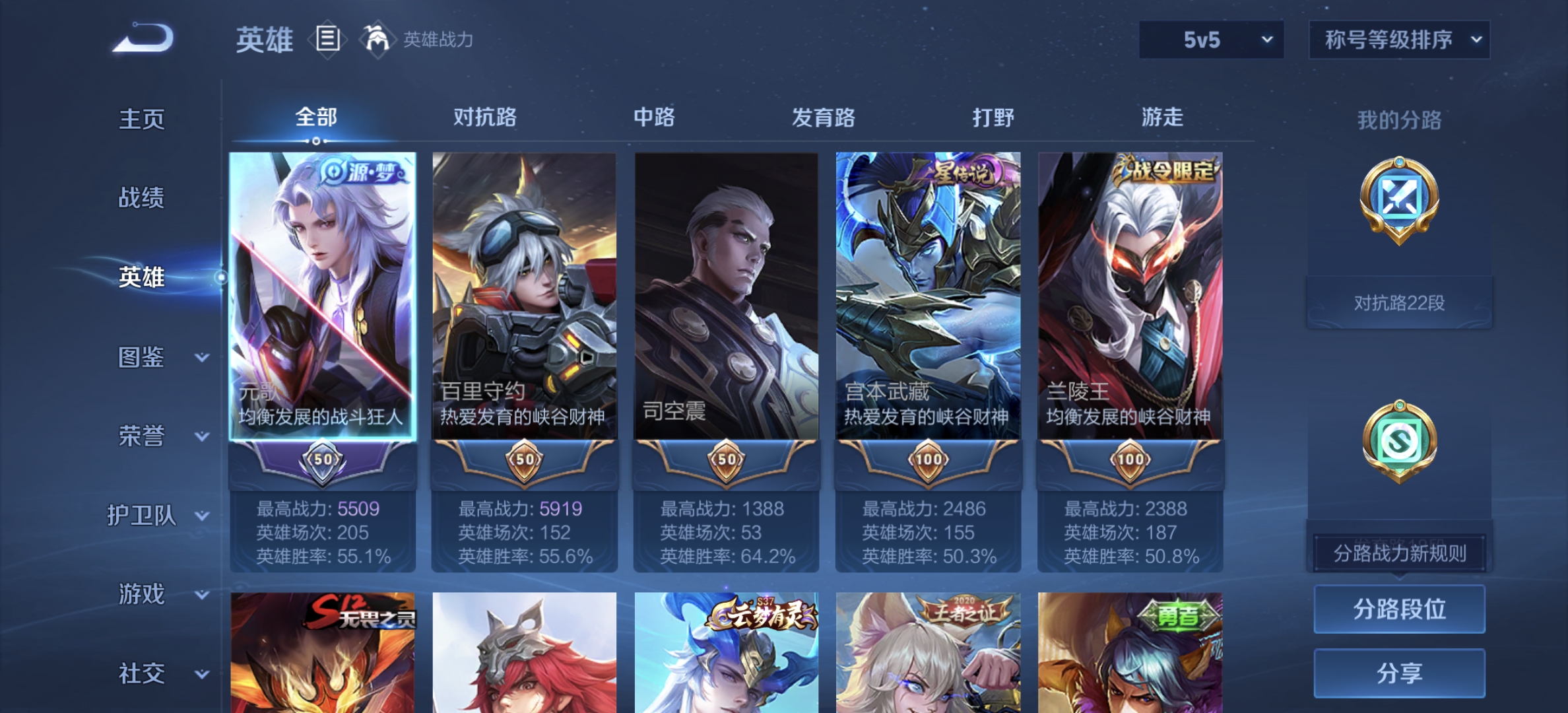Open the hero list icon beside 英雄 title
Screen dimensions: 1568x713
click(x=328, y=40)
